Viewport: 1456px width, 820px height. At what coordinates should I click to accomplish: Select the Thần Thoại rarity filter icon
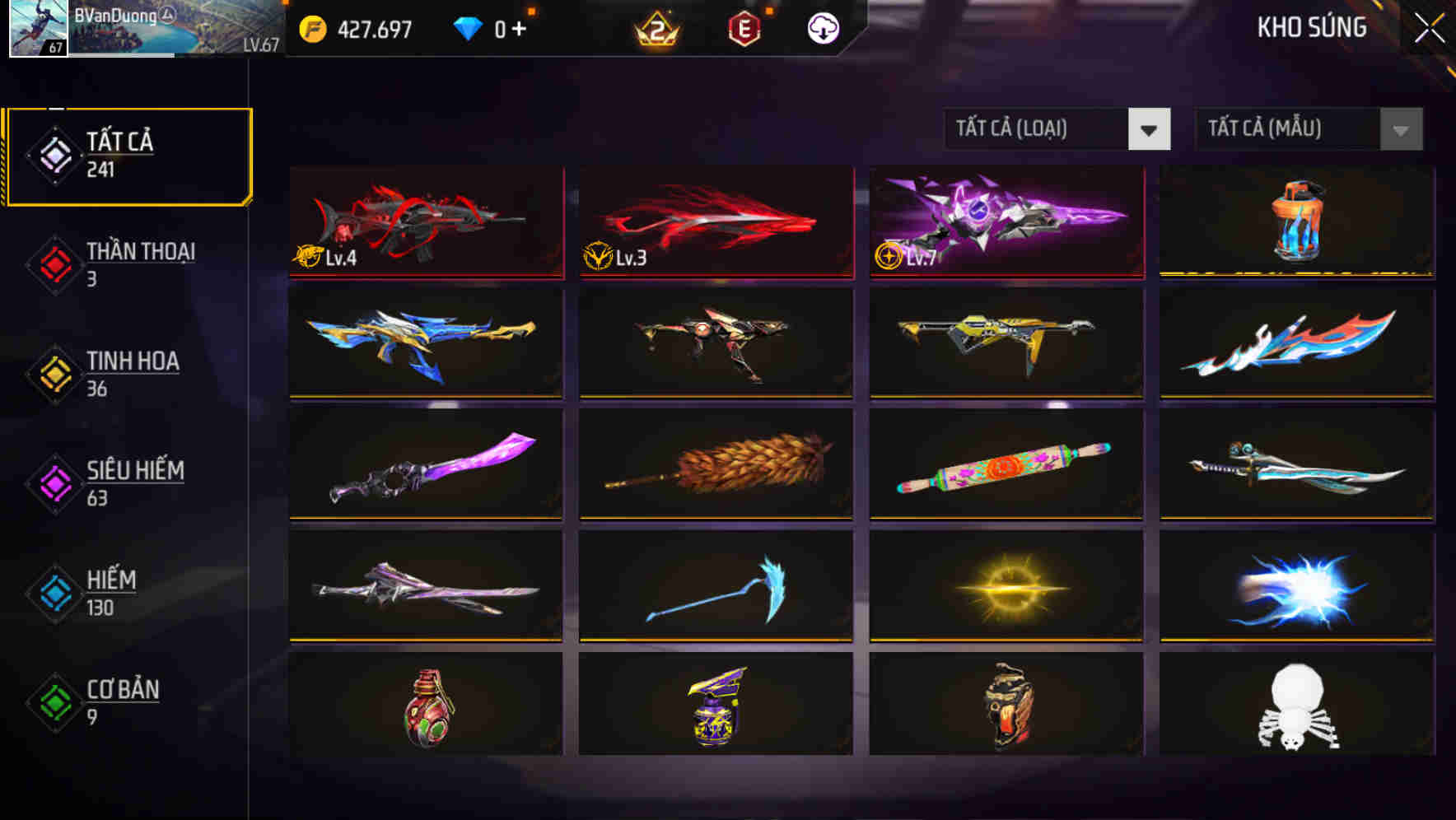click(52, 265)
